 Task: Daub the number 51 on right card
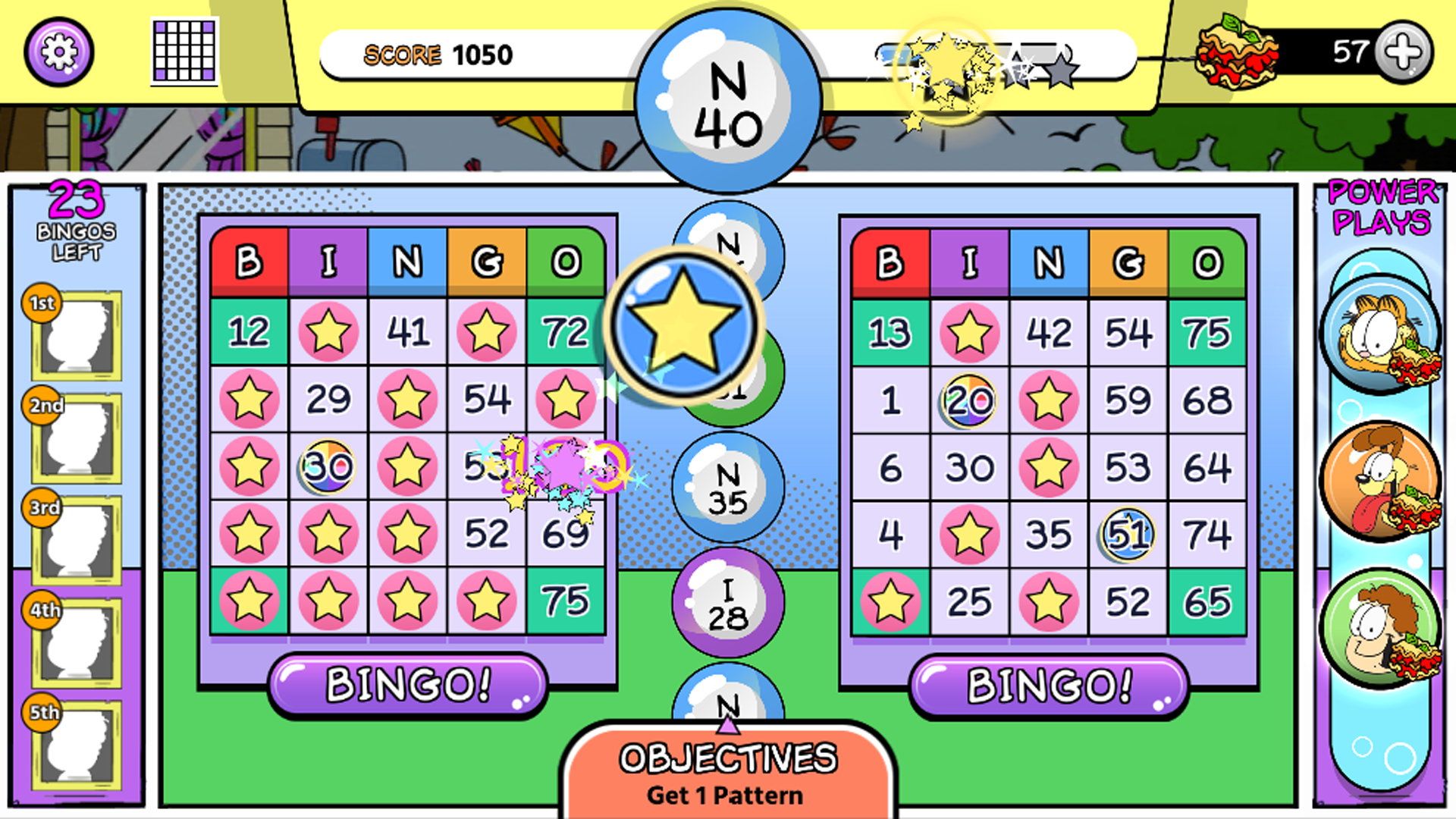pos(1127,533)
